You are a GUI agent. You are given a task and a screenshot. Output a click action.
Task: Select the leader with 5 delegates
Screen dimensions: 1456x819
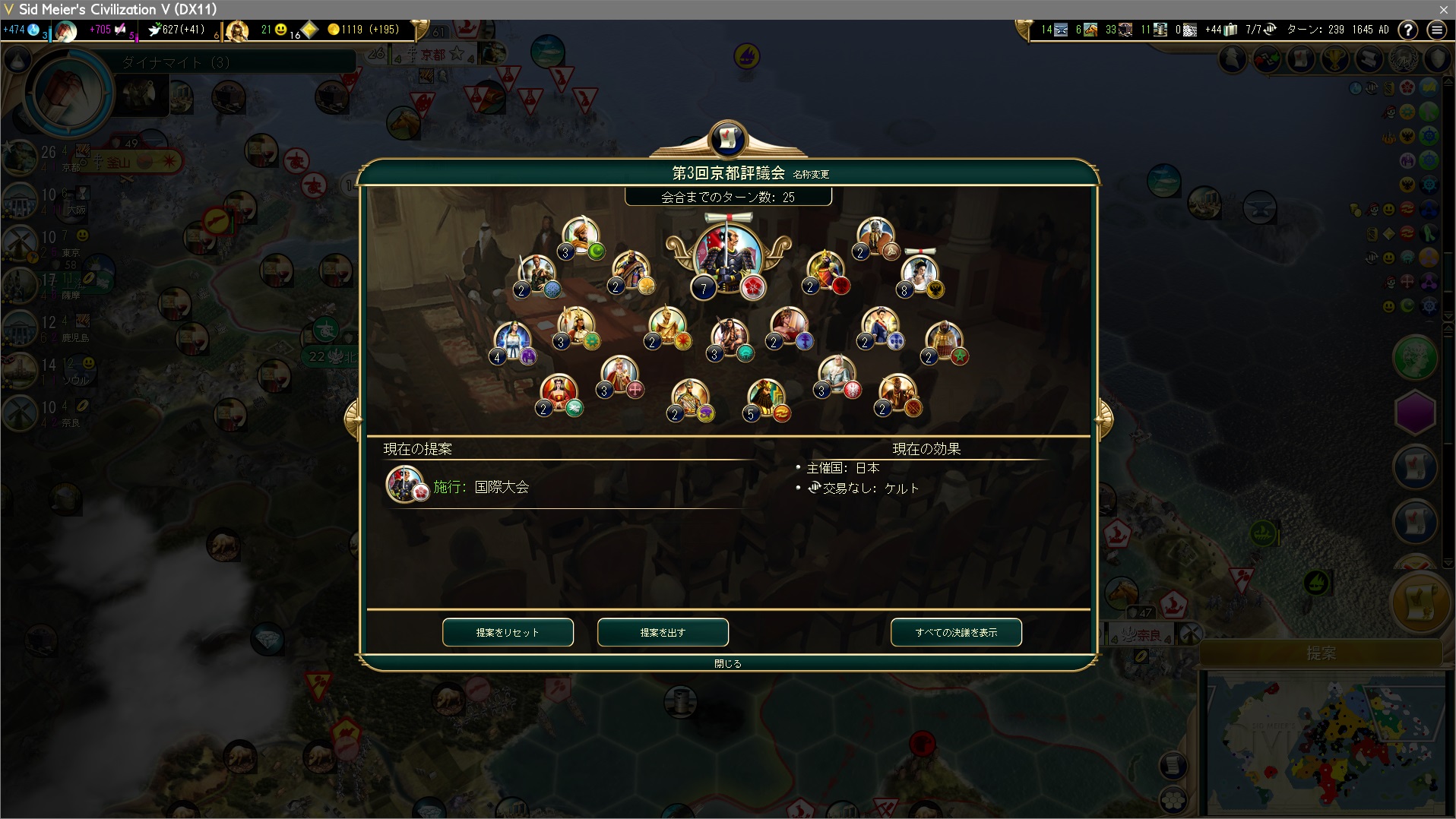coord(765,398)
